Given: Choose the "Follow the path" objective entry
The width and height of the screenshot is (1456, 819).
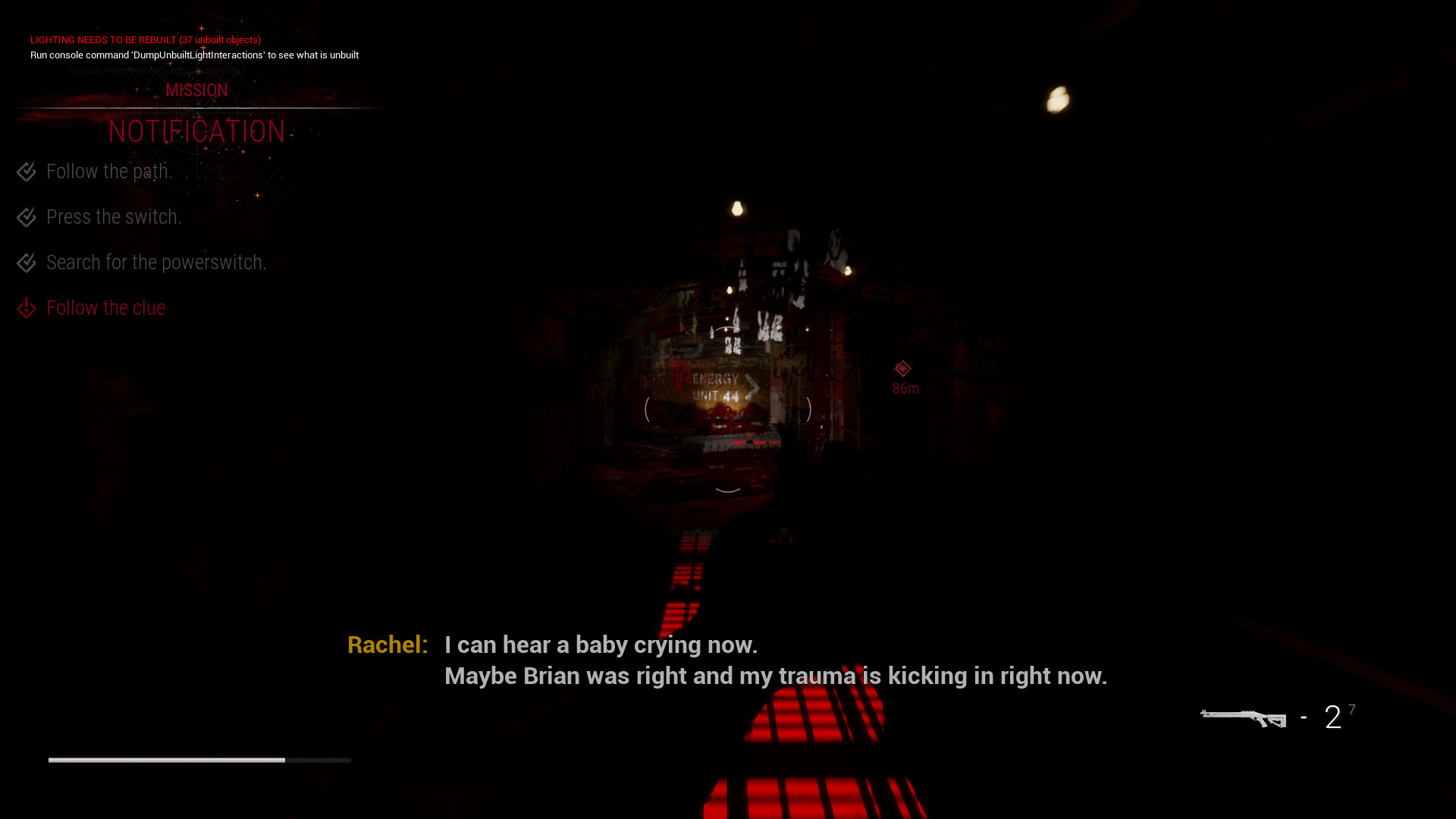Looking at the screenshot, I should [x=109, y=171].
